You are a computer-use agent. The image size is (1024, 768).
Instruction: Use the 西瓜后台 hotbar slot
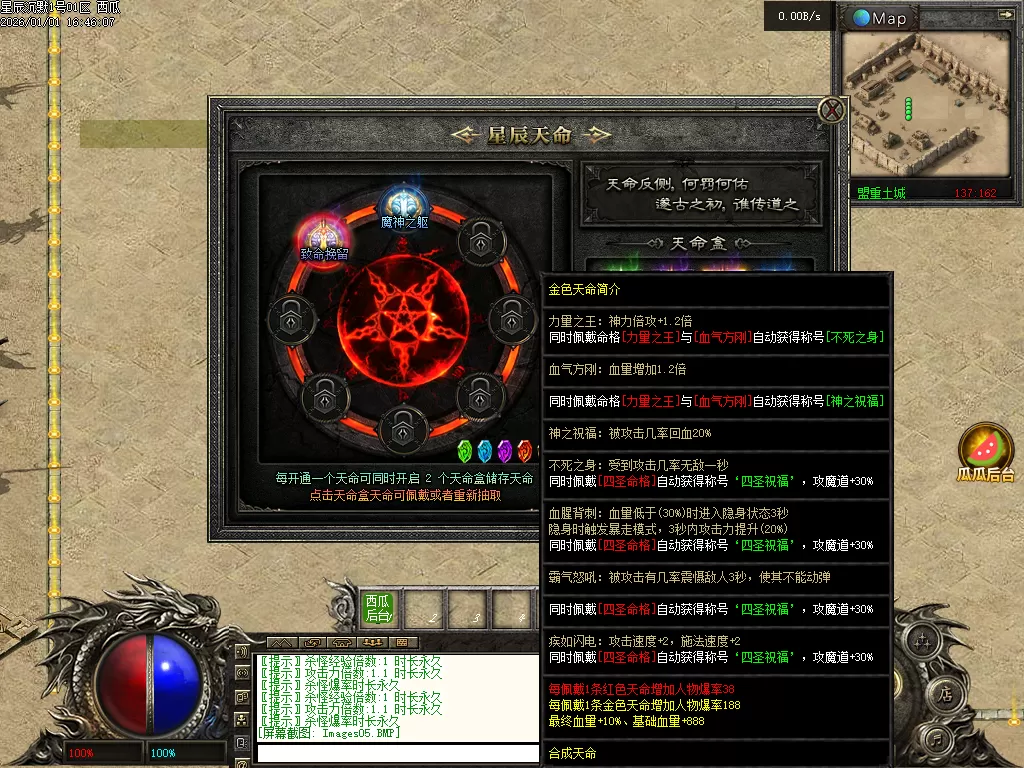(x=378, y=608)
